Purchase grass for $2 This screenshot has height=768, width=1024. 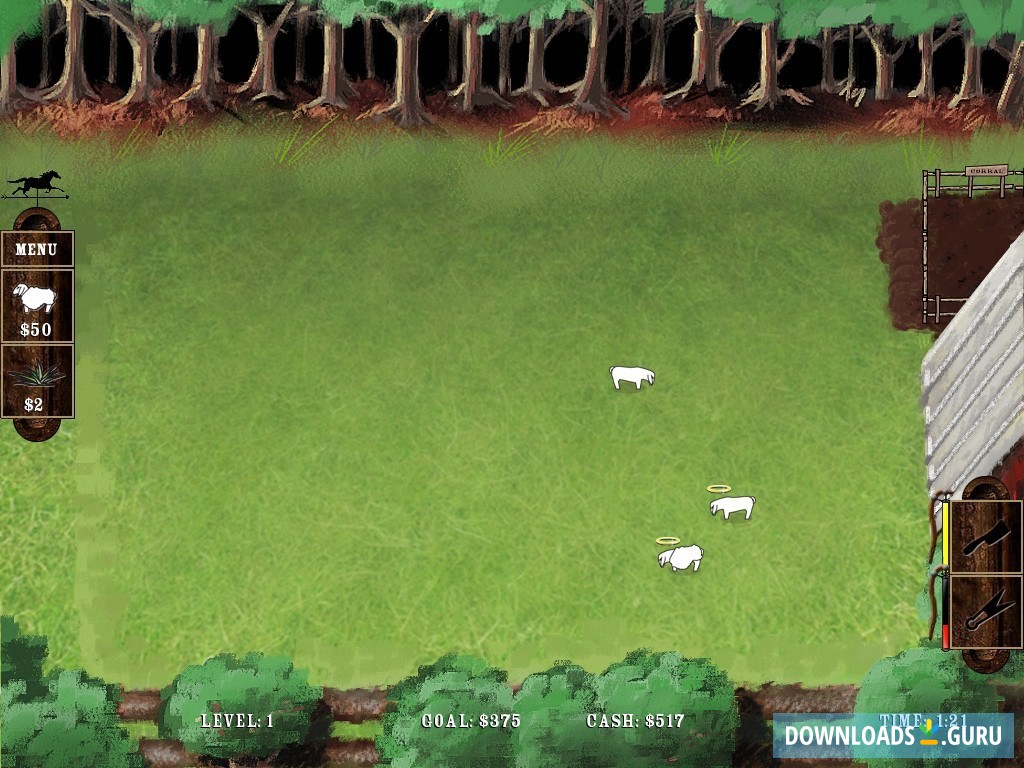[x=37, y=382]
